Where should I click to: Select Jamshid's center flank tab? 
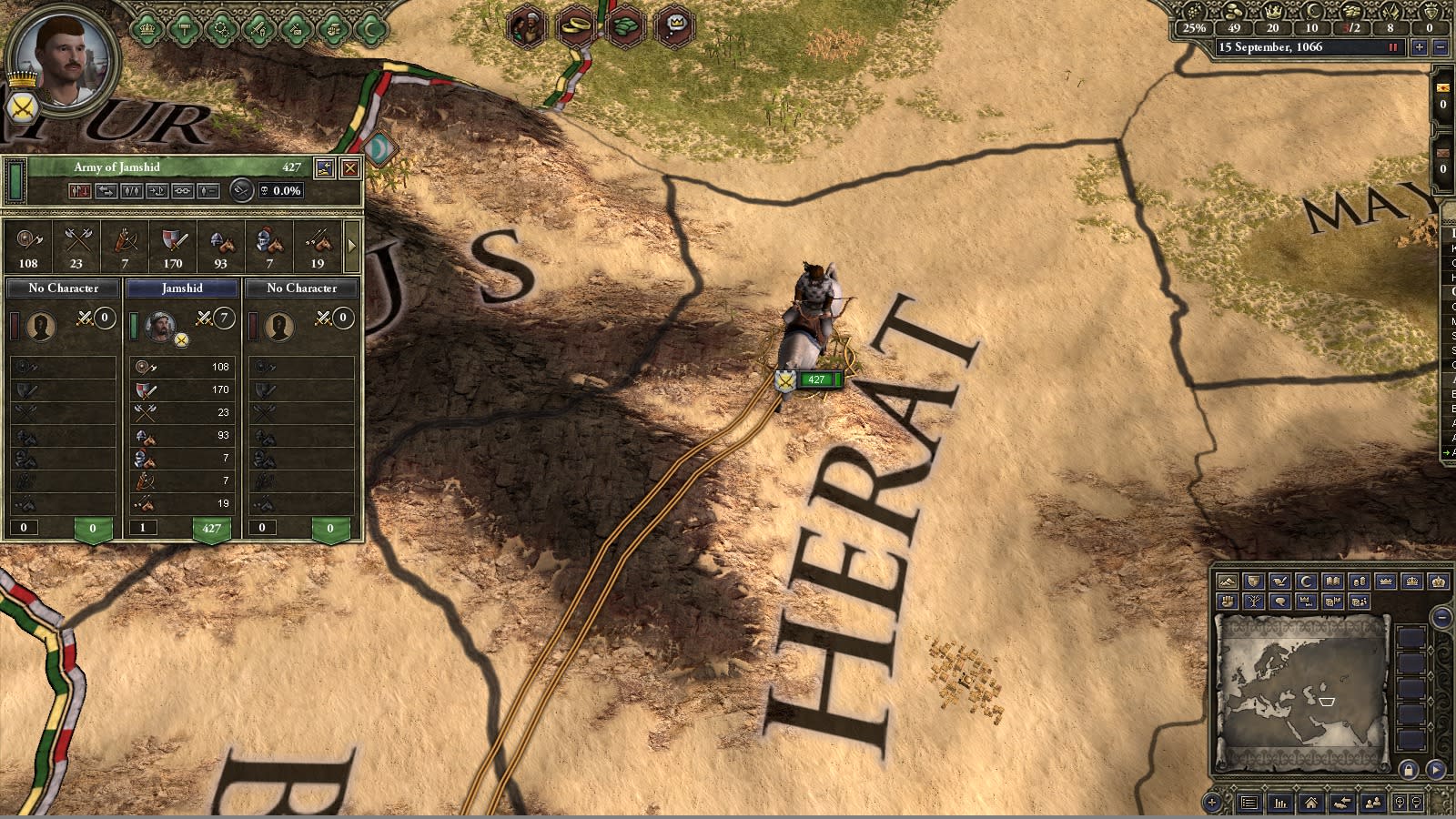(182, 288)
